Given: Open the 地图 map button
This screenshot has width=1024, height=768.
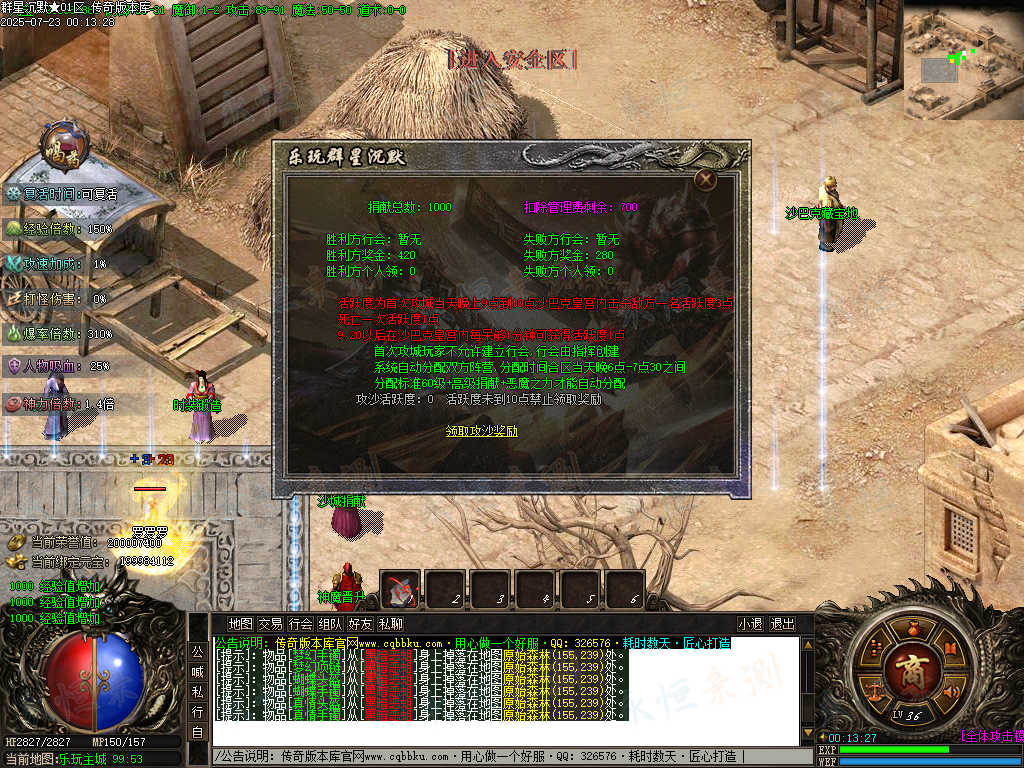Looking at the screenshot, I should (241, 624).
